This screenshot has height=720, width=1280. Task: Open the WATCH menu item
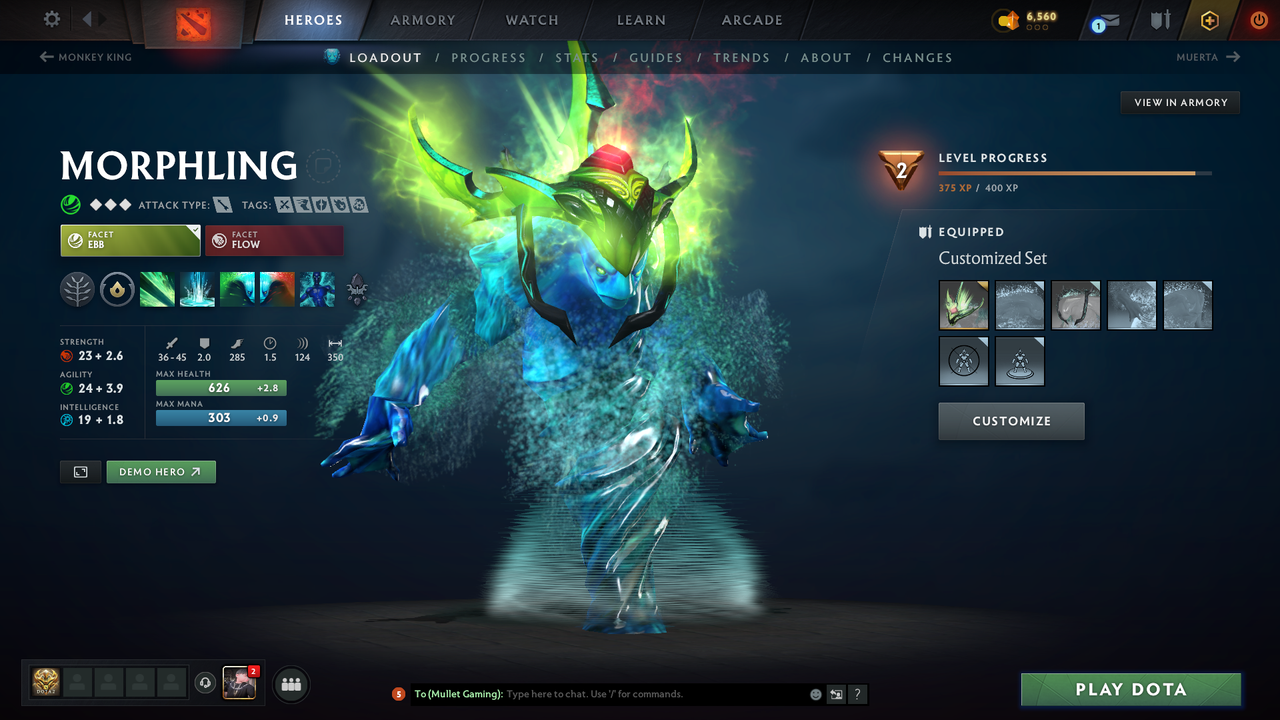pos(531,20)
